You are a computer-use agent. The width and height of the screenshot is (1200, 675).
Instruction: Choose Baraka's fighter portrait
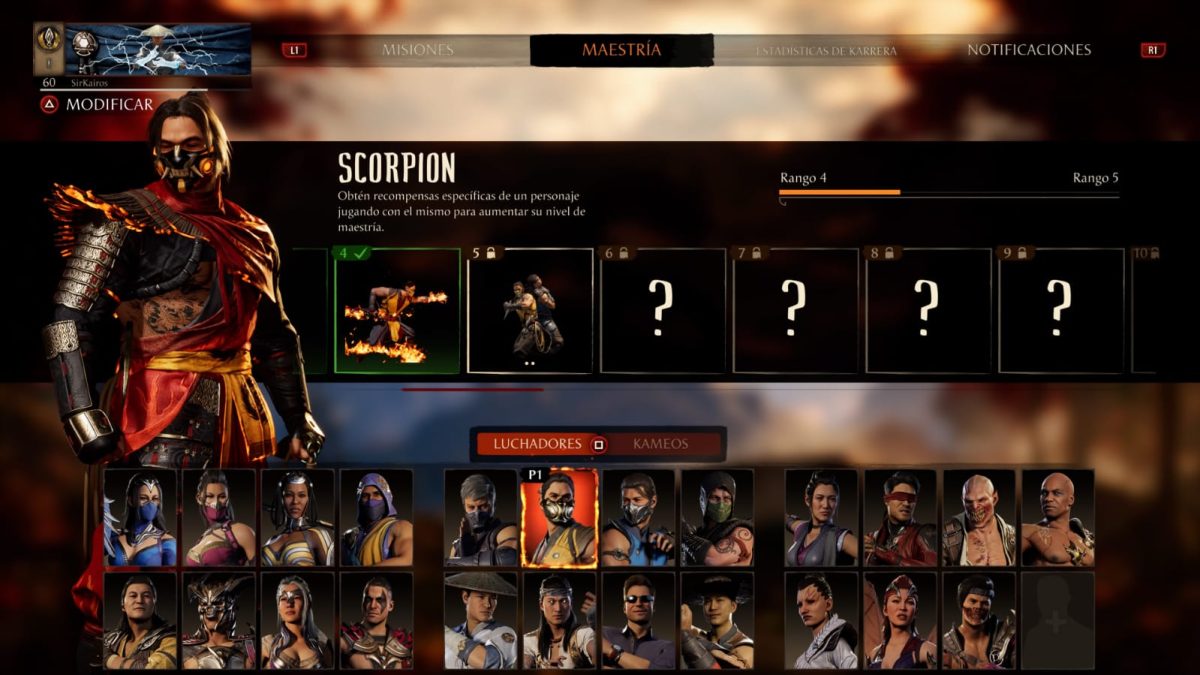pyautogui.click(x=979, y=518)
